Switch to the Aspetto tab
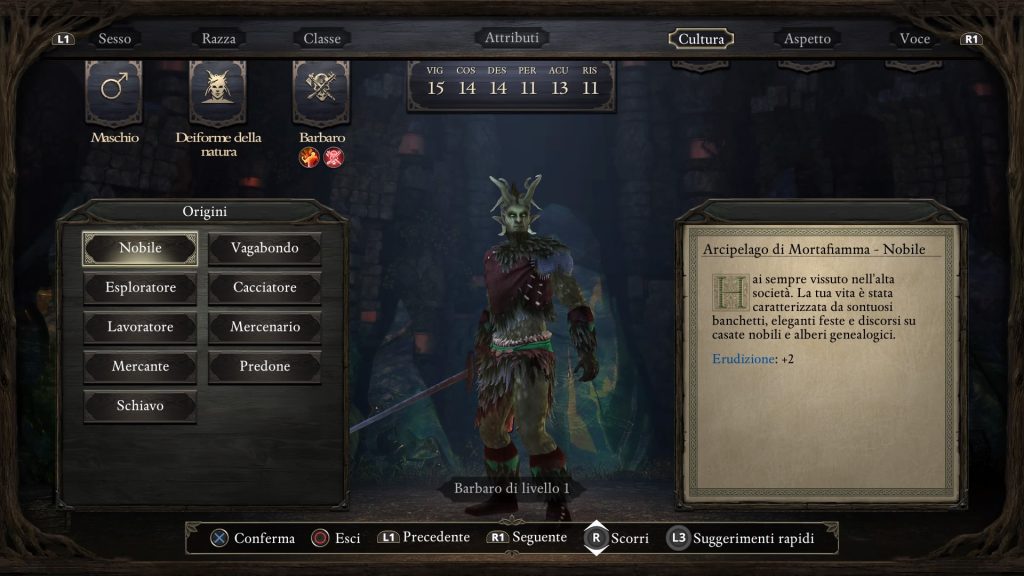Image resolution: width=1024 pixels, height=576 pixels. pyautogui.click(x=807, y=39)
